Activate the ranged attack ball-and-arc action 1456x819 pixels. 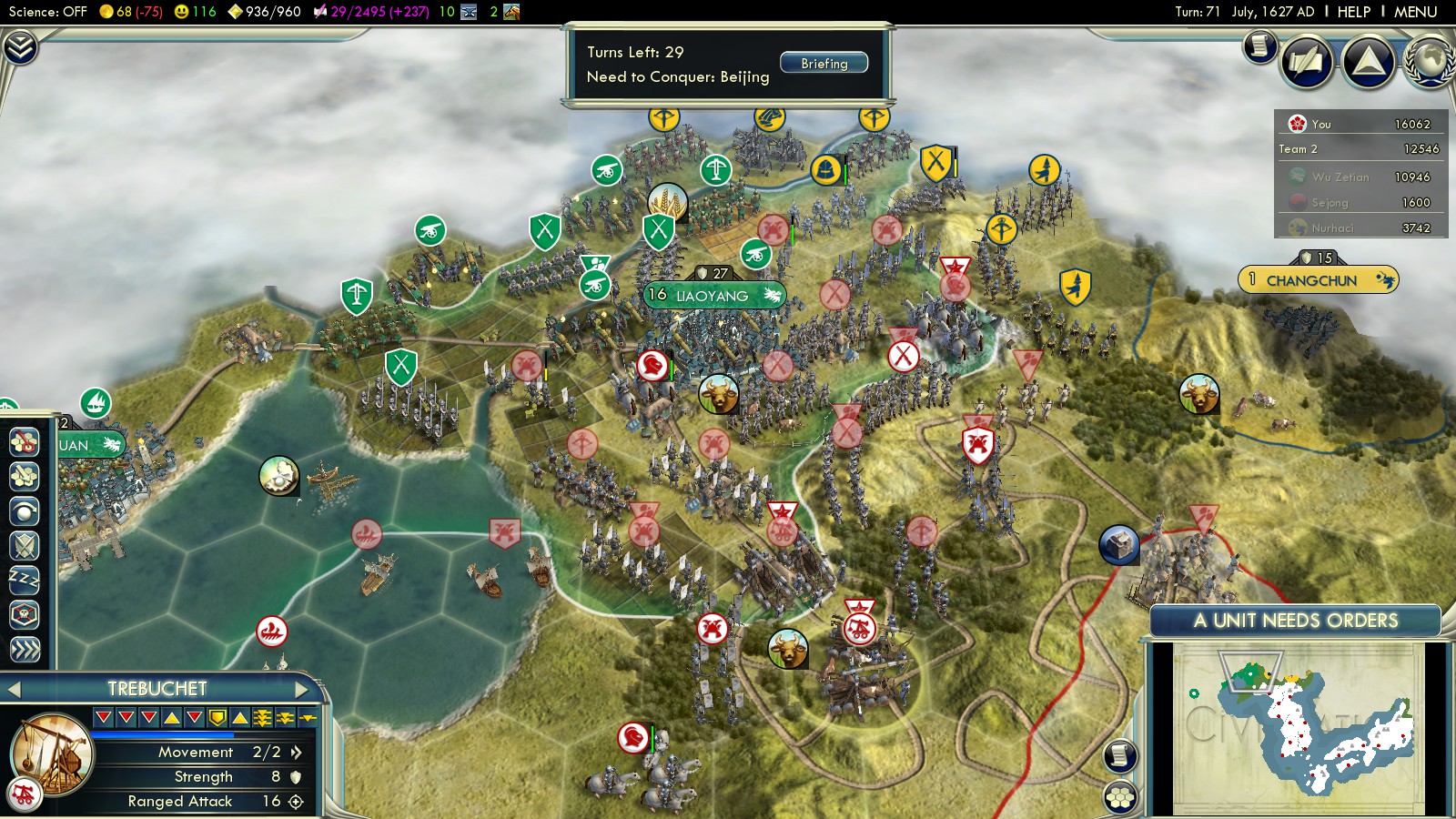coord(24,511)
